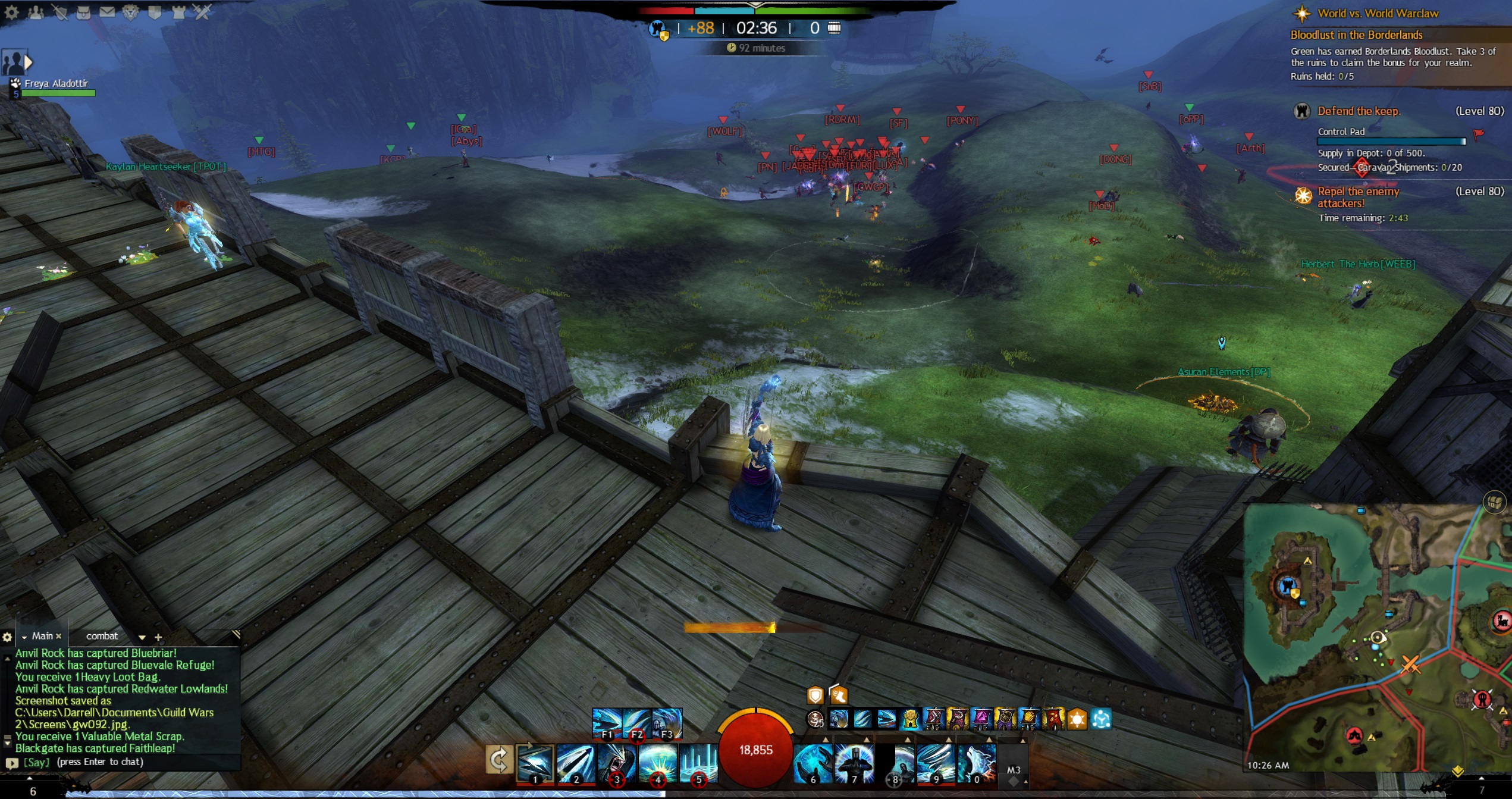Viewport: 1512px width, 799px height.
Task: Open the PvP crossed swords icon
Action: pos(202,11)
